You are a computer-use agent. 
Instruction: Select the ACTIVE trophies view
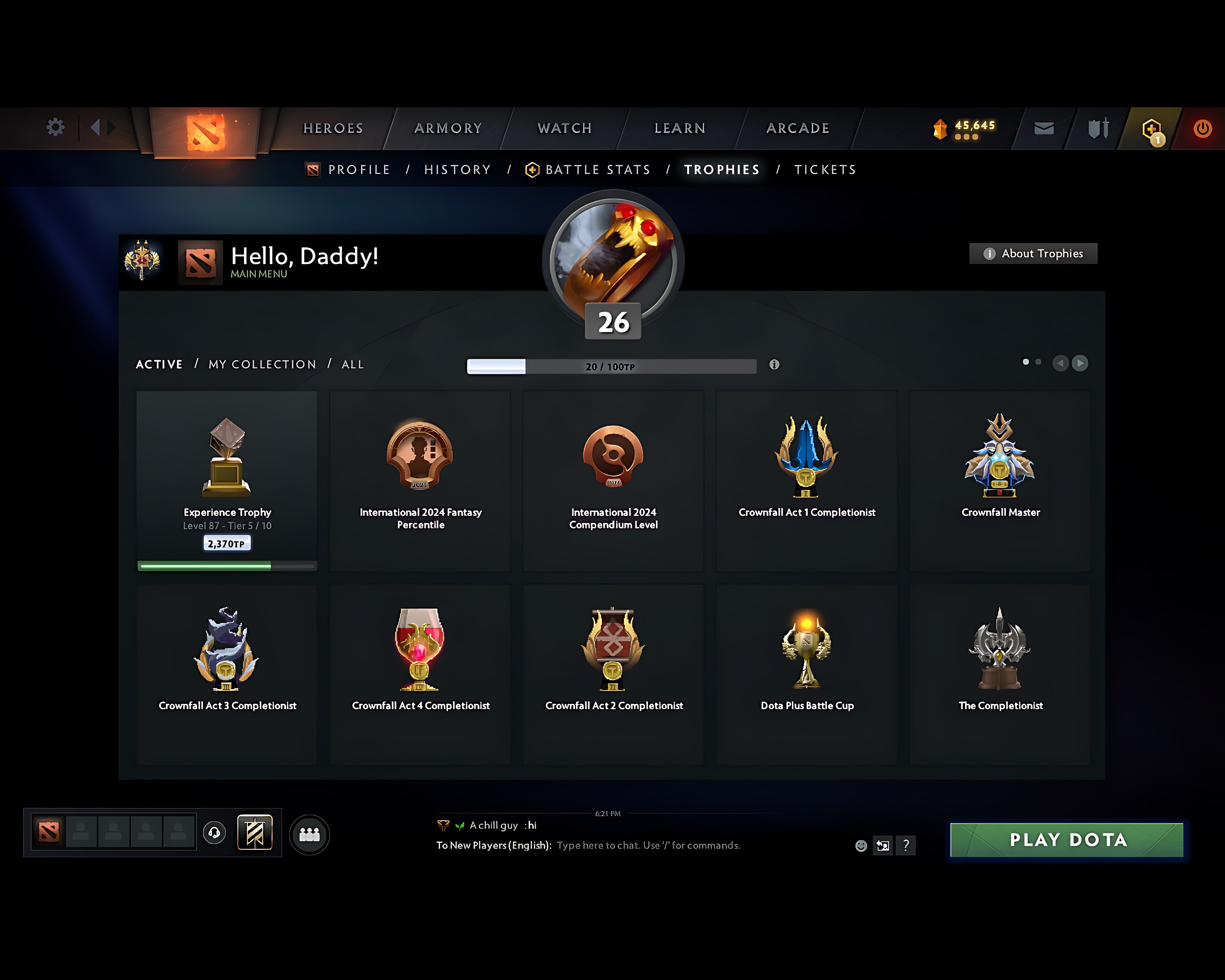click(159, 364)
